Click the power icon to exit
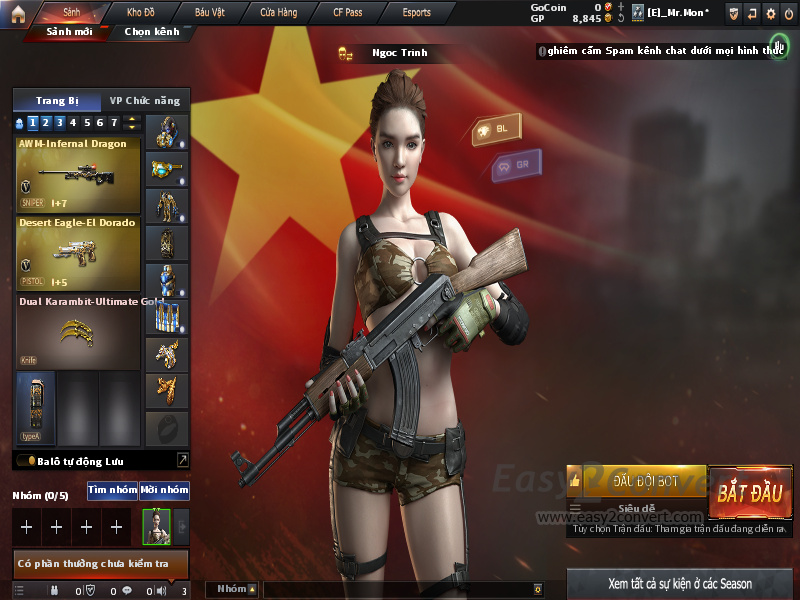This screenshot has height=600, width=800. click(789, 13)
